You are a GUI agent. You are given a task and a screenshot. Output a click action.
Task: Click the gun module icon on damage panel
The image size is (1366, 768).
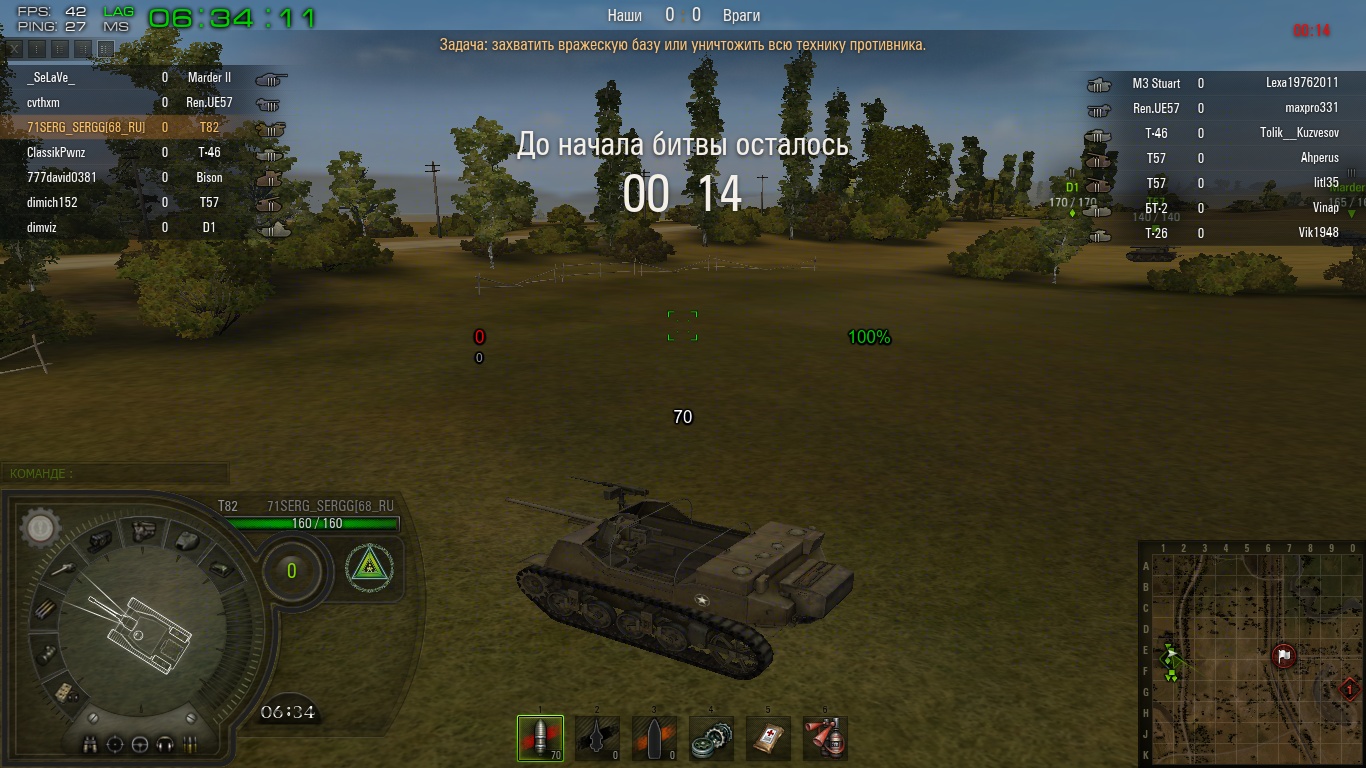click(61, 569)
